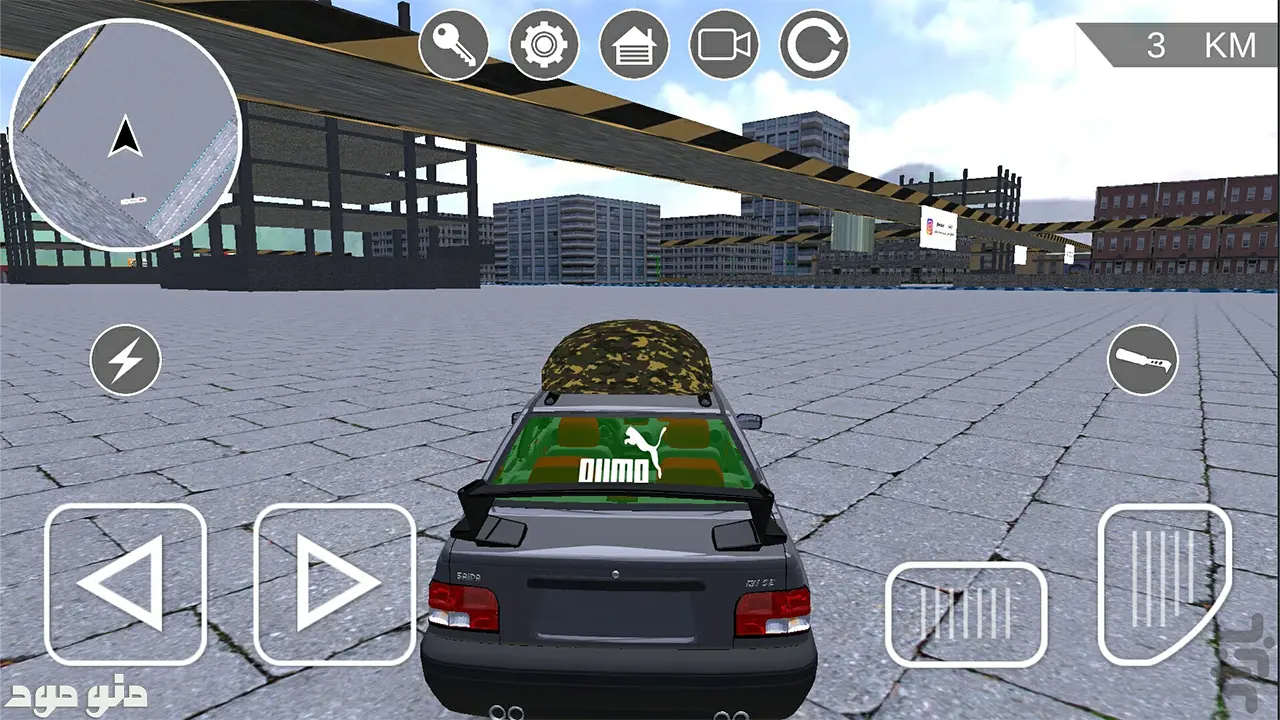
Task: Open the gear settings icon
Action: pyautogui.click(x=544, y=45)
